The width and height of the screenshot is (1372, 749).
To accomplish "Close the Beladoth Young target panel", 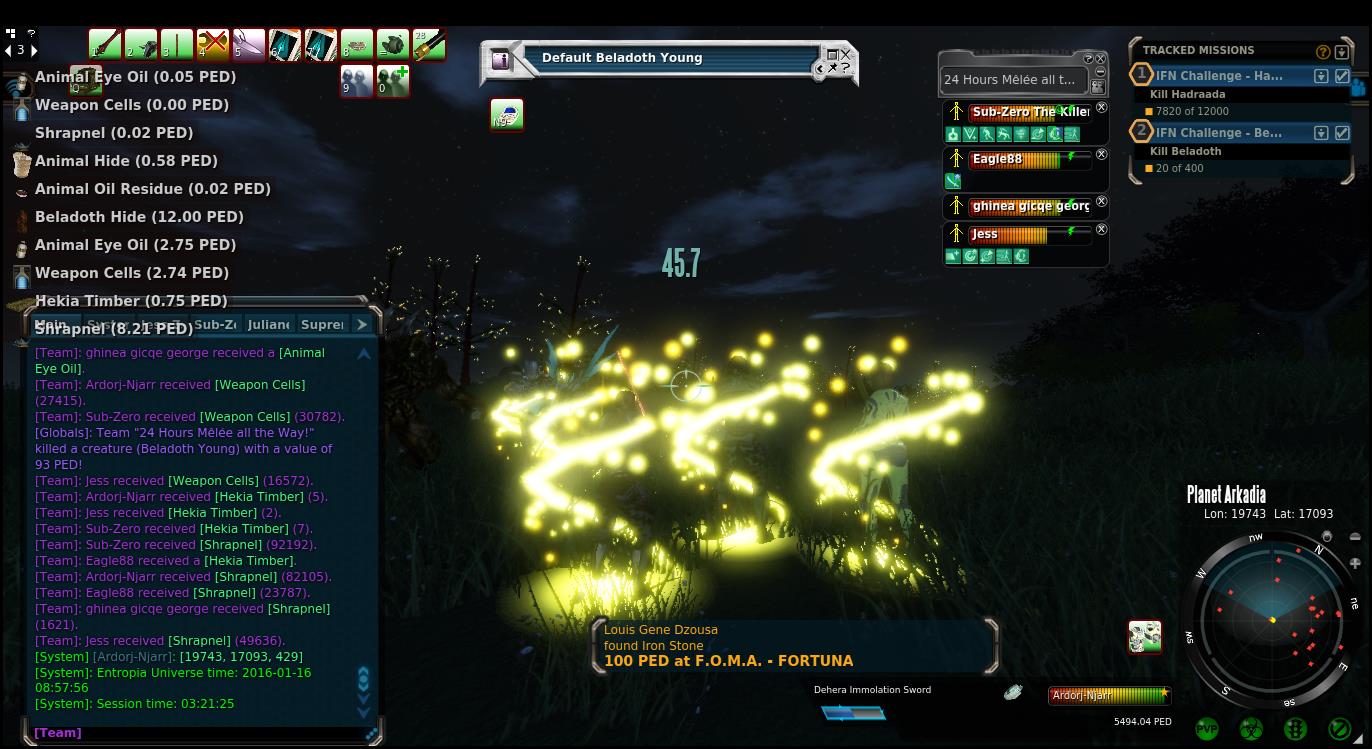I will coord(846,55).
